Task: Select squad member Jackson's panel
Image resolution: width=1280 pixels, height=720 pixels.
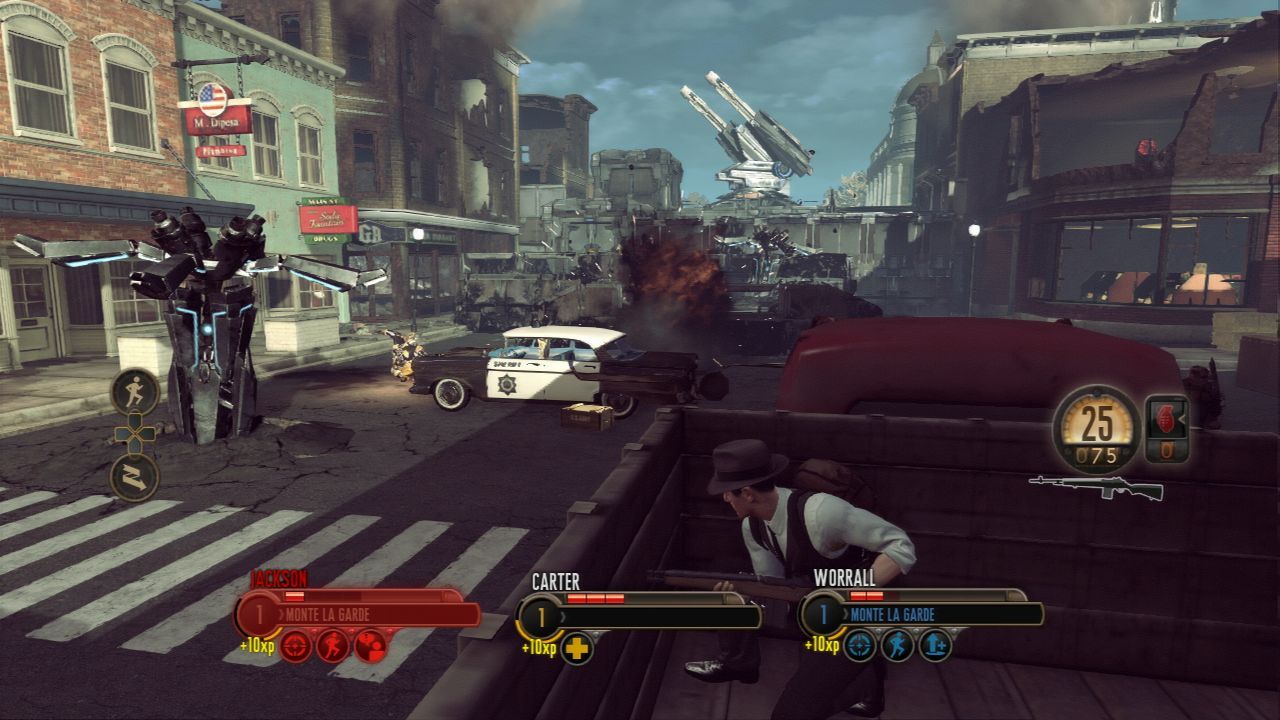Action: pos(360,612)
